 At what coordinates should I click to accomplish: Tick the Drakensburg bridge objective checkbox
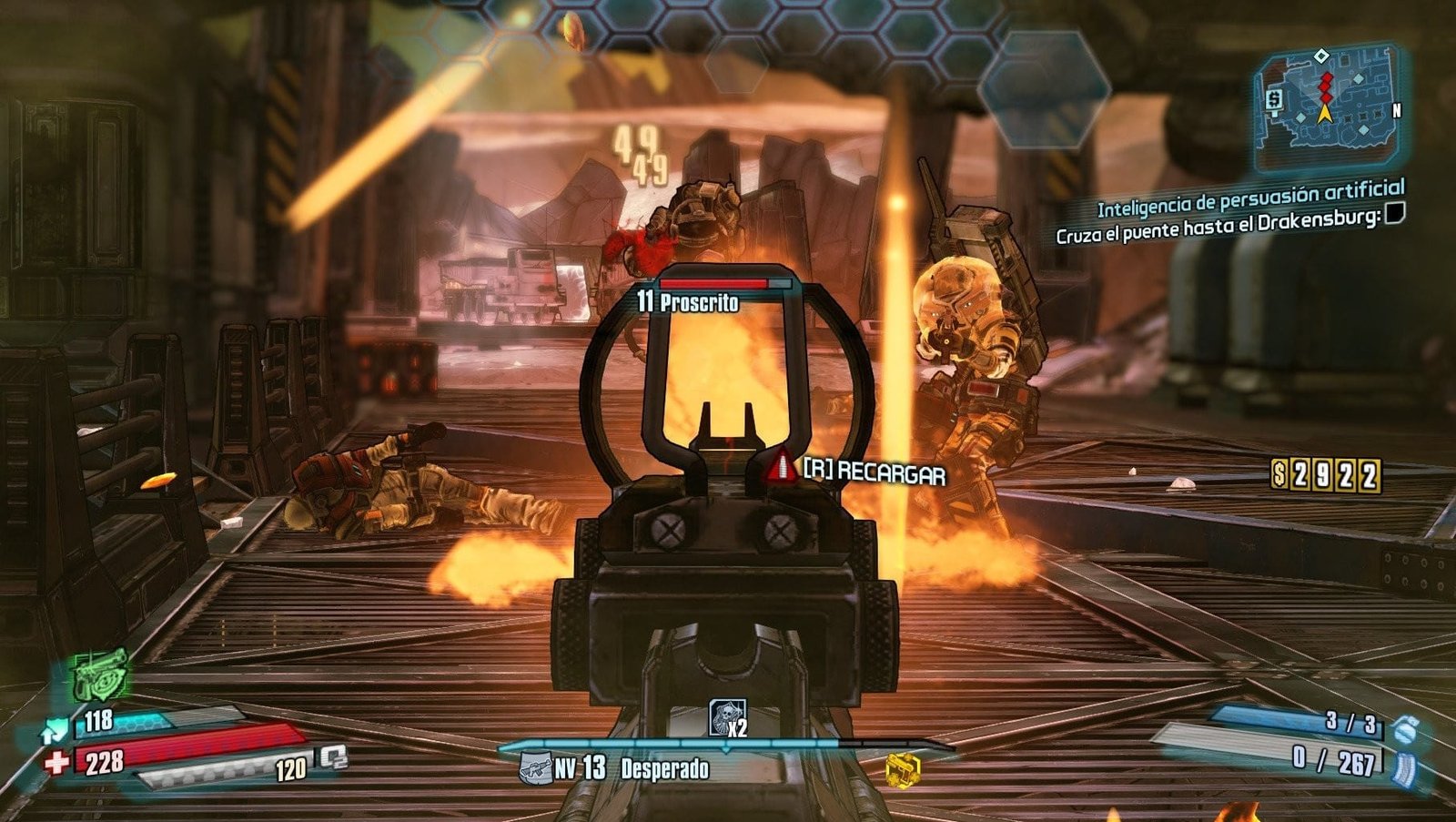pos(1393,213)
